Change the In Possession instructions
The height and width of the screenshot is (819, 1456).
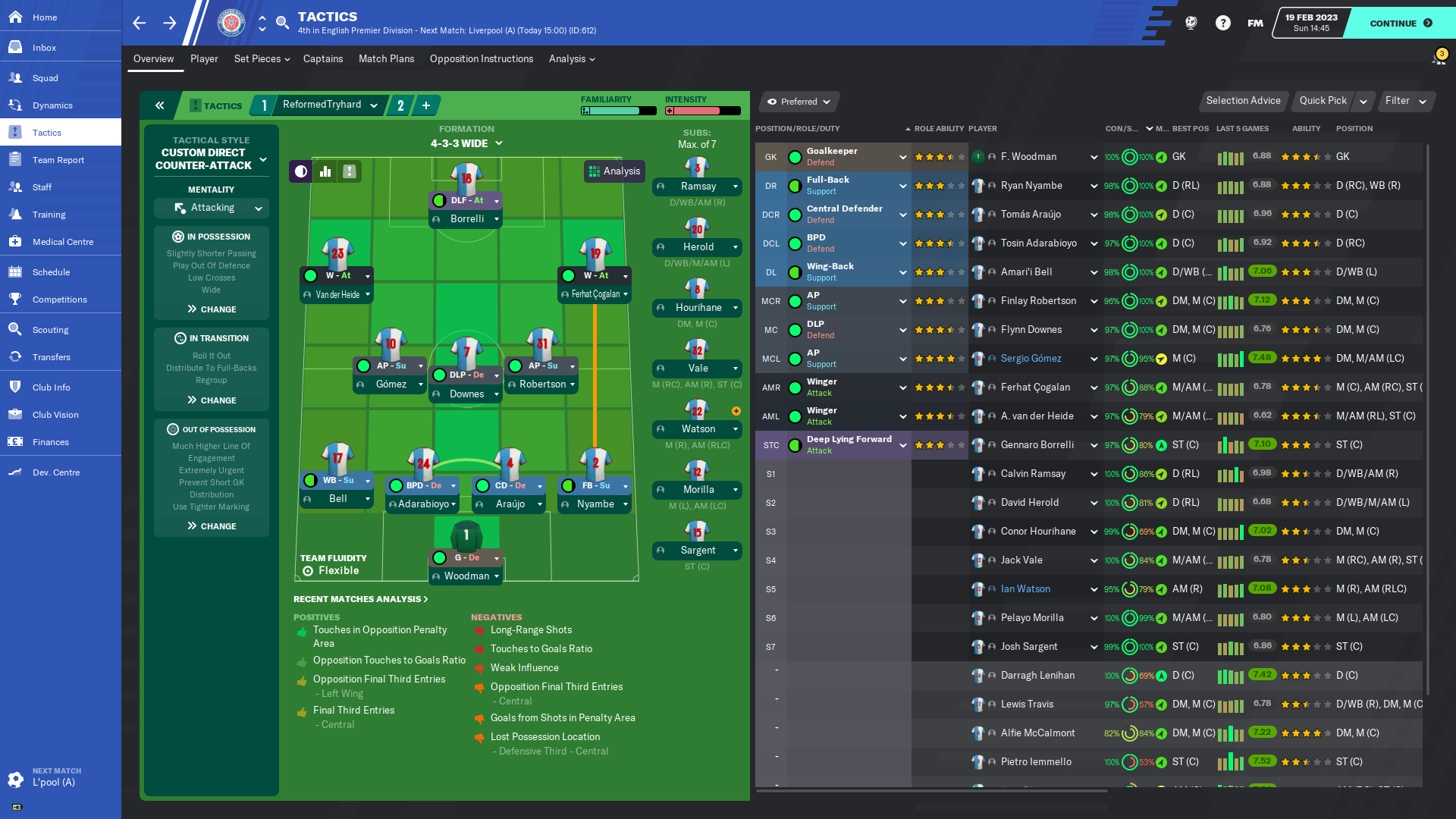pos(212,309)
